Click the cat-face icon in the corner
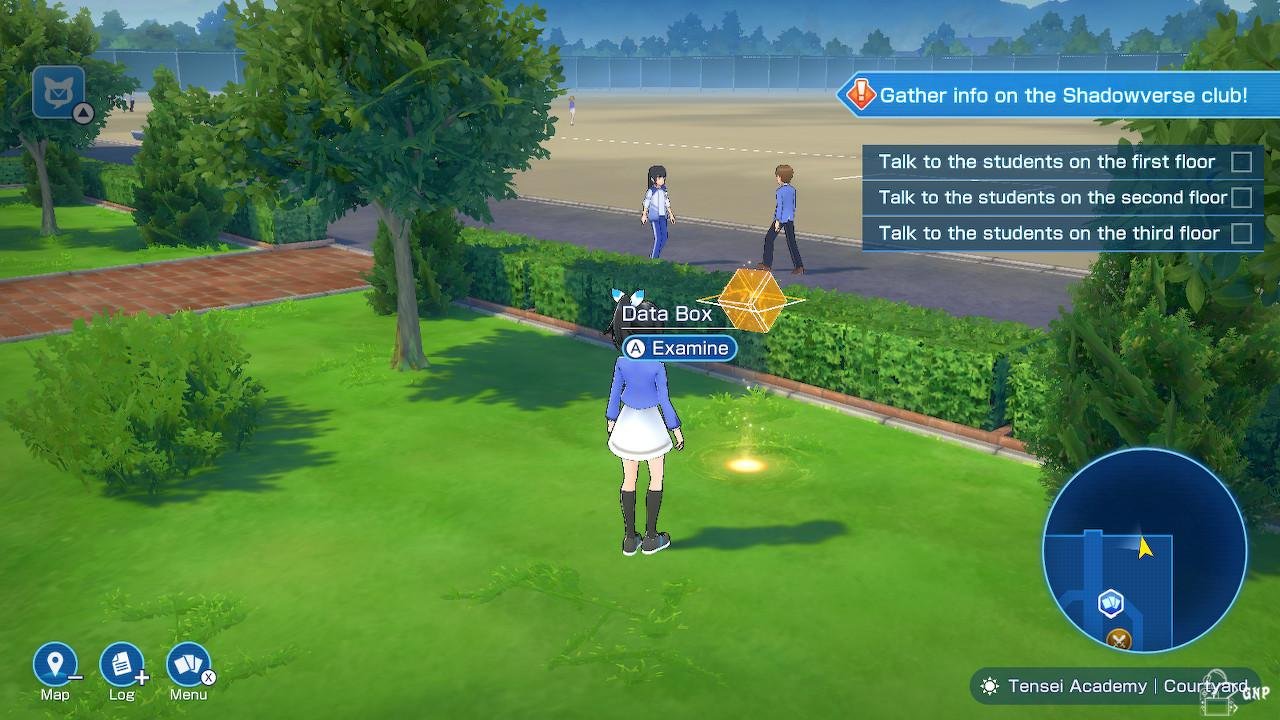This screenshot has width=1280, height=720. (x=58, y=93)
